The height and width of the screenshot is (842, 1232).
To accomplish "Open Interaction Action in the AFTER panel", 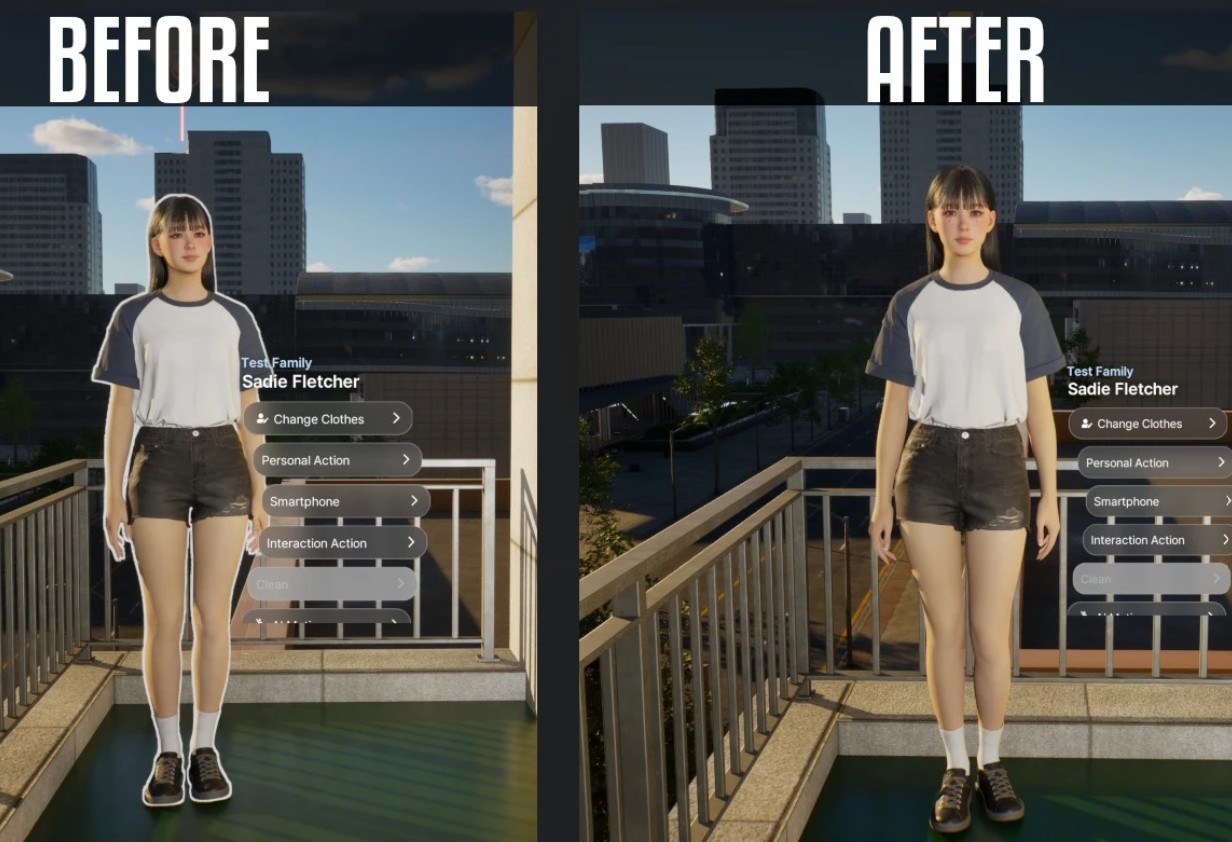I will (x=1157, y=540).
